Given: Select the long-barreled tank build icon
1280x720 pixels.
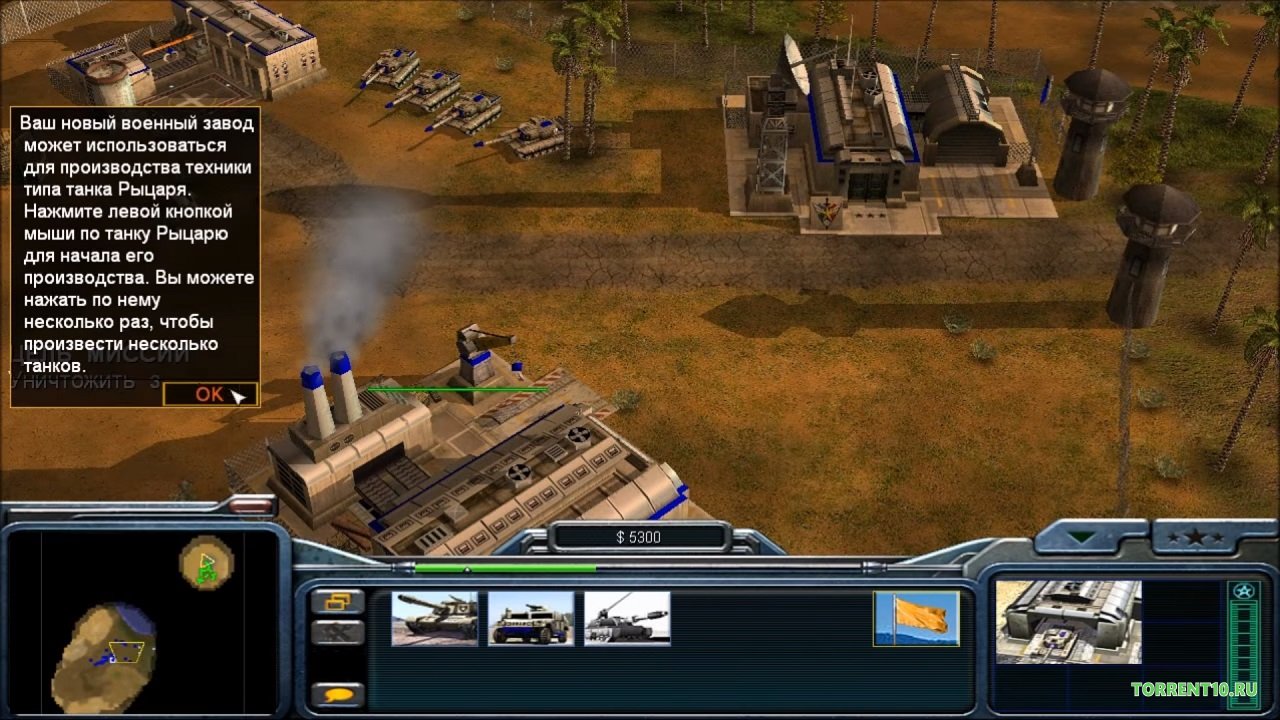Looking at the screenshot, I should (627, 618).
